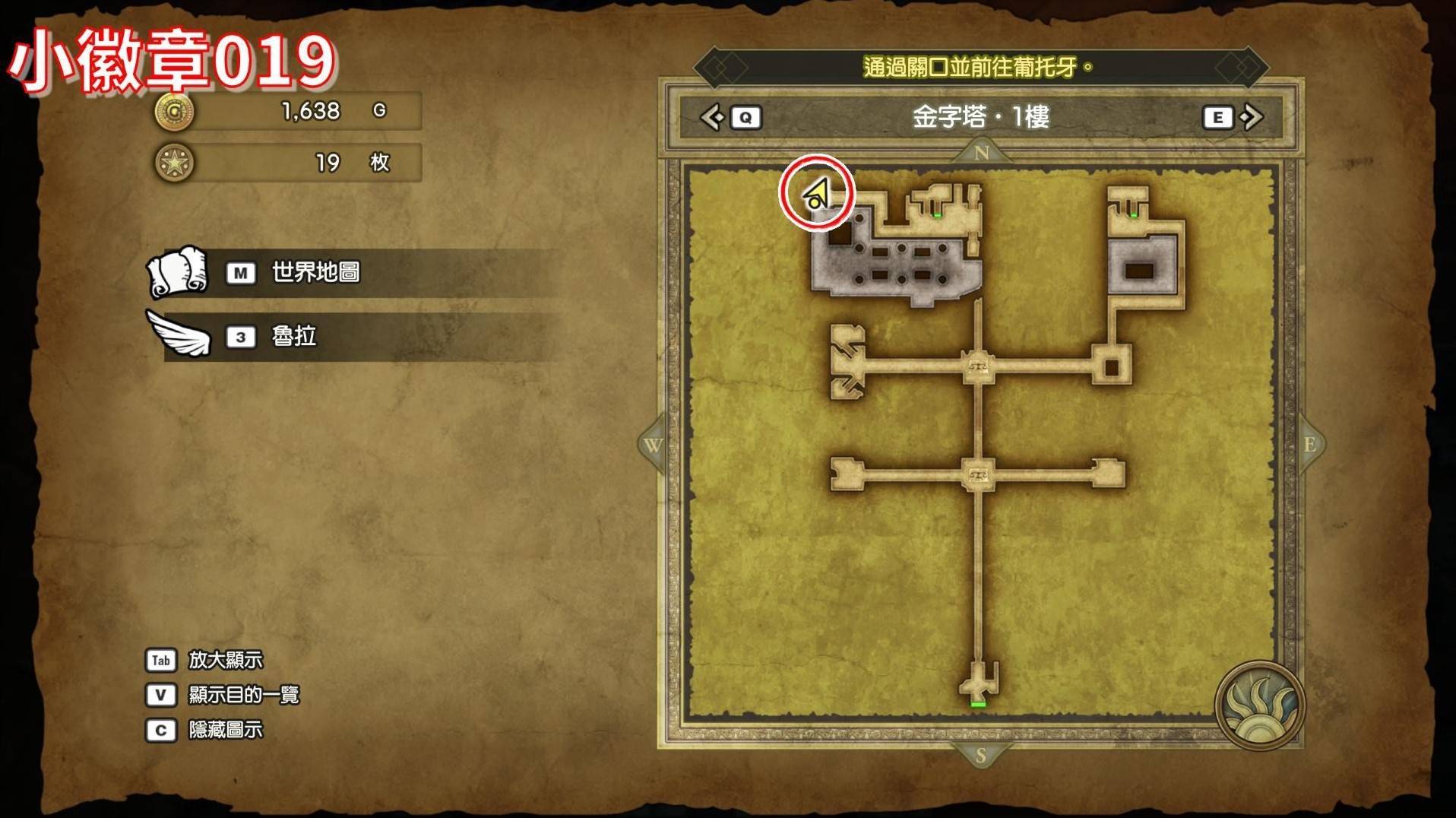The height and width of the screenshot is (818, 1456).
Task: Show the previous floor map with left arrow
Action: pos(713,117)
